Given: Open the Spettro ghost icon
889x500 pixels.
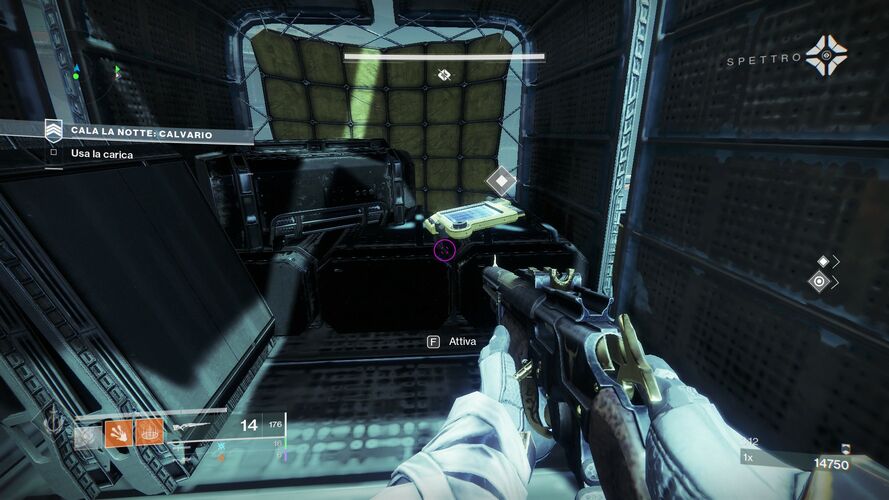Looking at the screenshot, I should coord(827,56).
